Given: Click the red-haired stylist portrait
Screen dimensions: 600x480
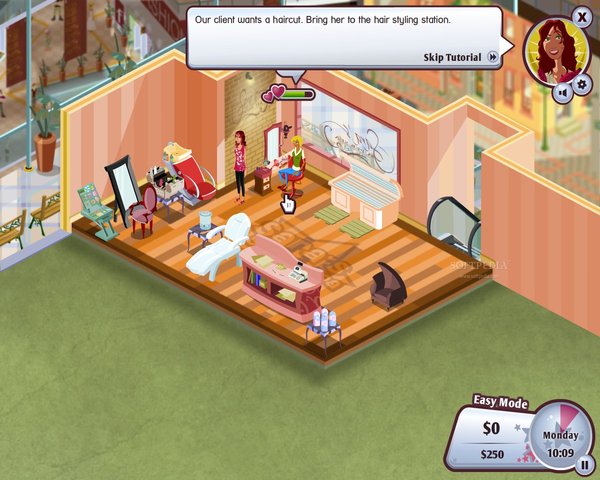Looking at the screenshot, I should coord(551,48).
